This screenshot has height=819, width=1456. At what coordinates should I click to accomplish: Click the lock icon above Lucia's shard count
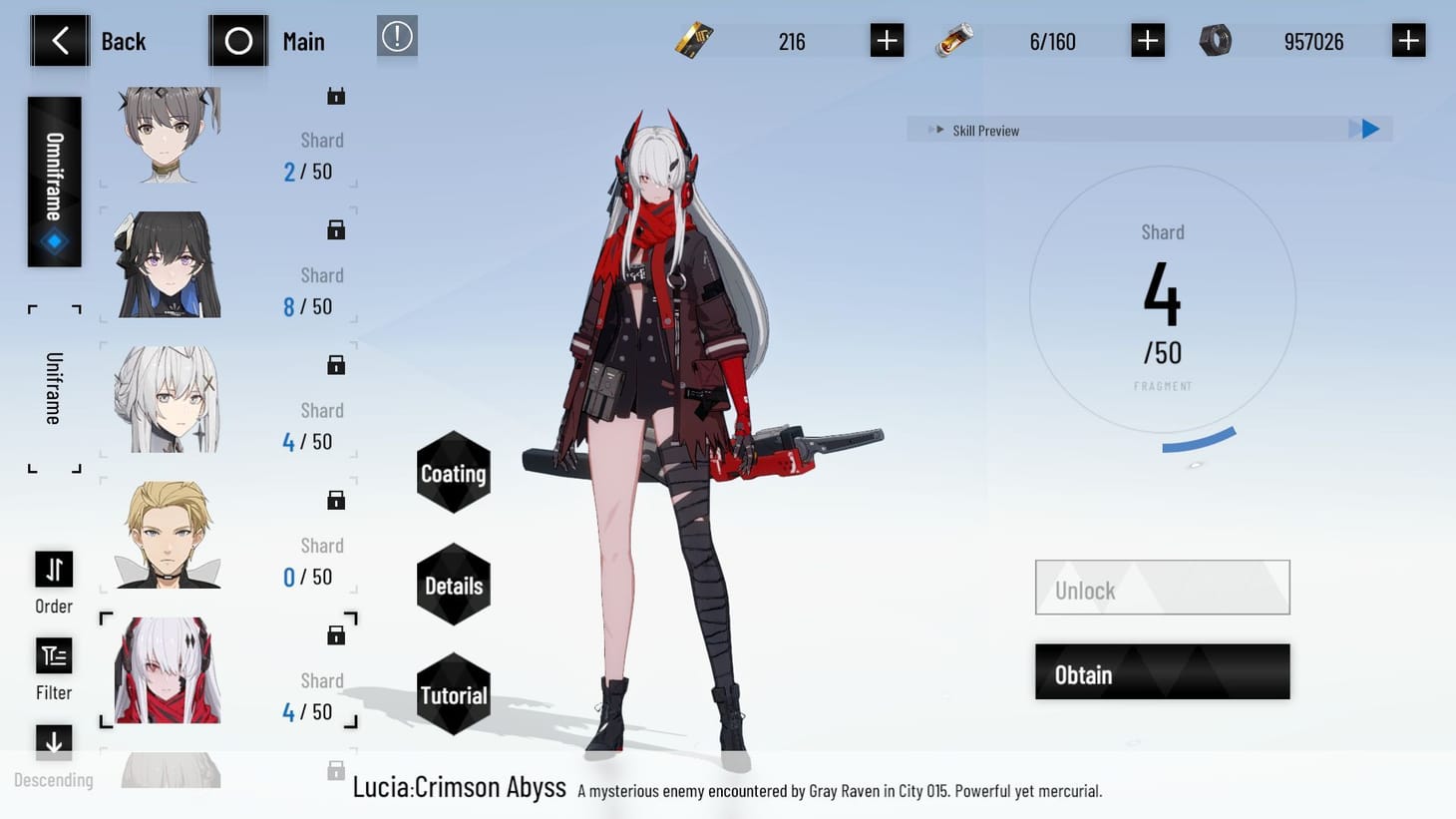pos(336,632)
